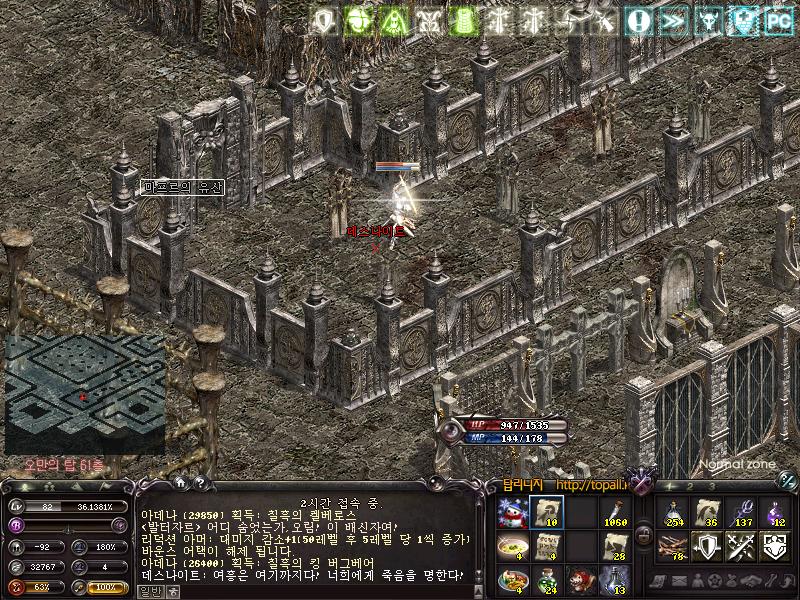
Task: Activate the crossed swords skill
Action: [x=741, y=546]
